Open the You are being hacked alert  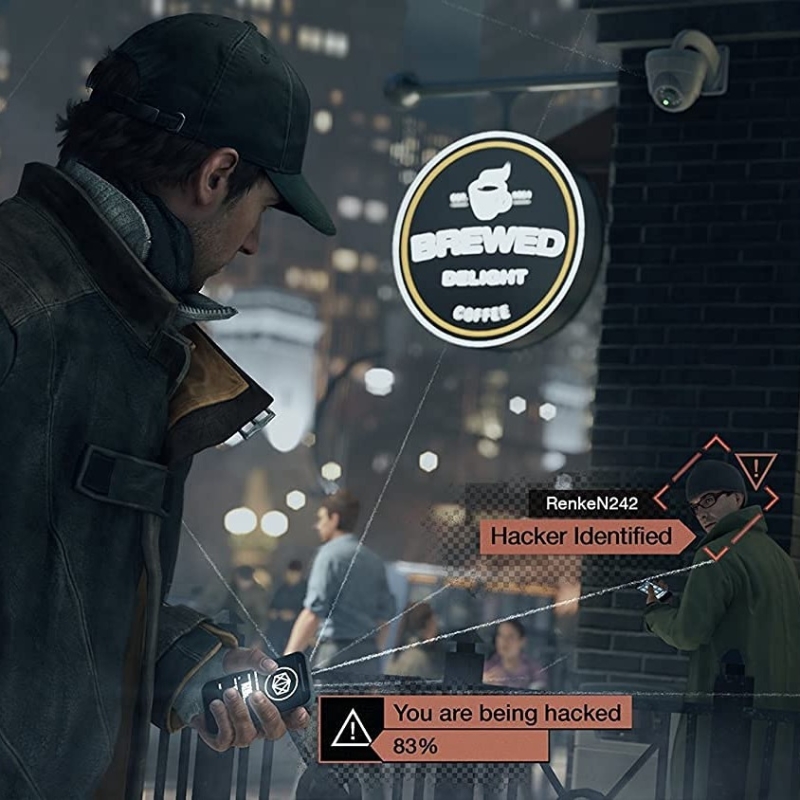coord(507,713)
